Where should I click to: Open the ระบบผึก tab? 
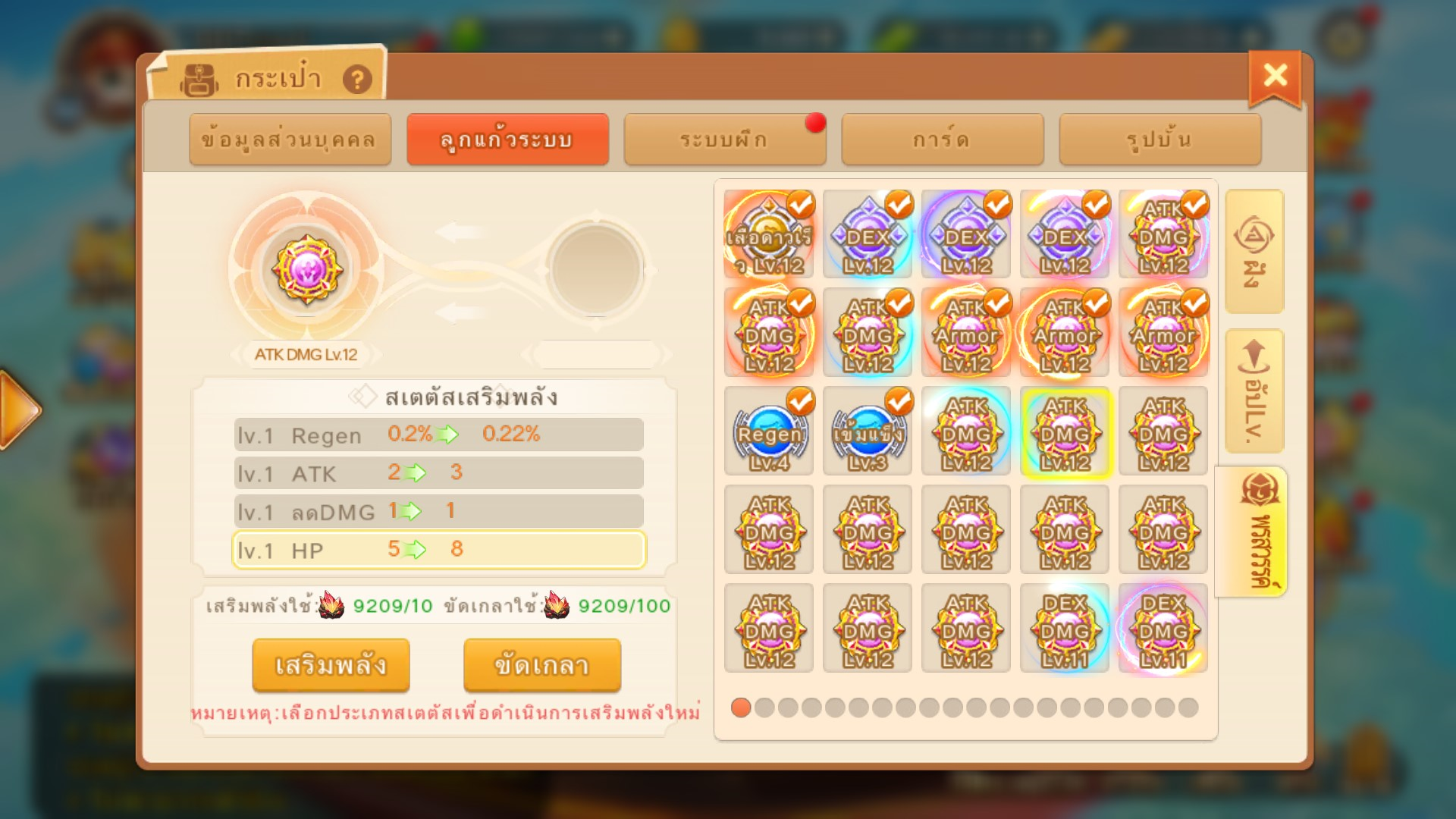click(724, 140)
